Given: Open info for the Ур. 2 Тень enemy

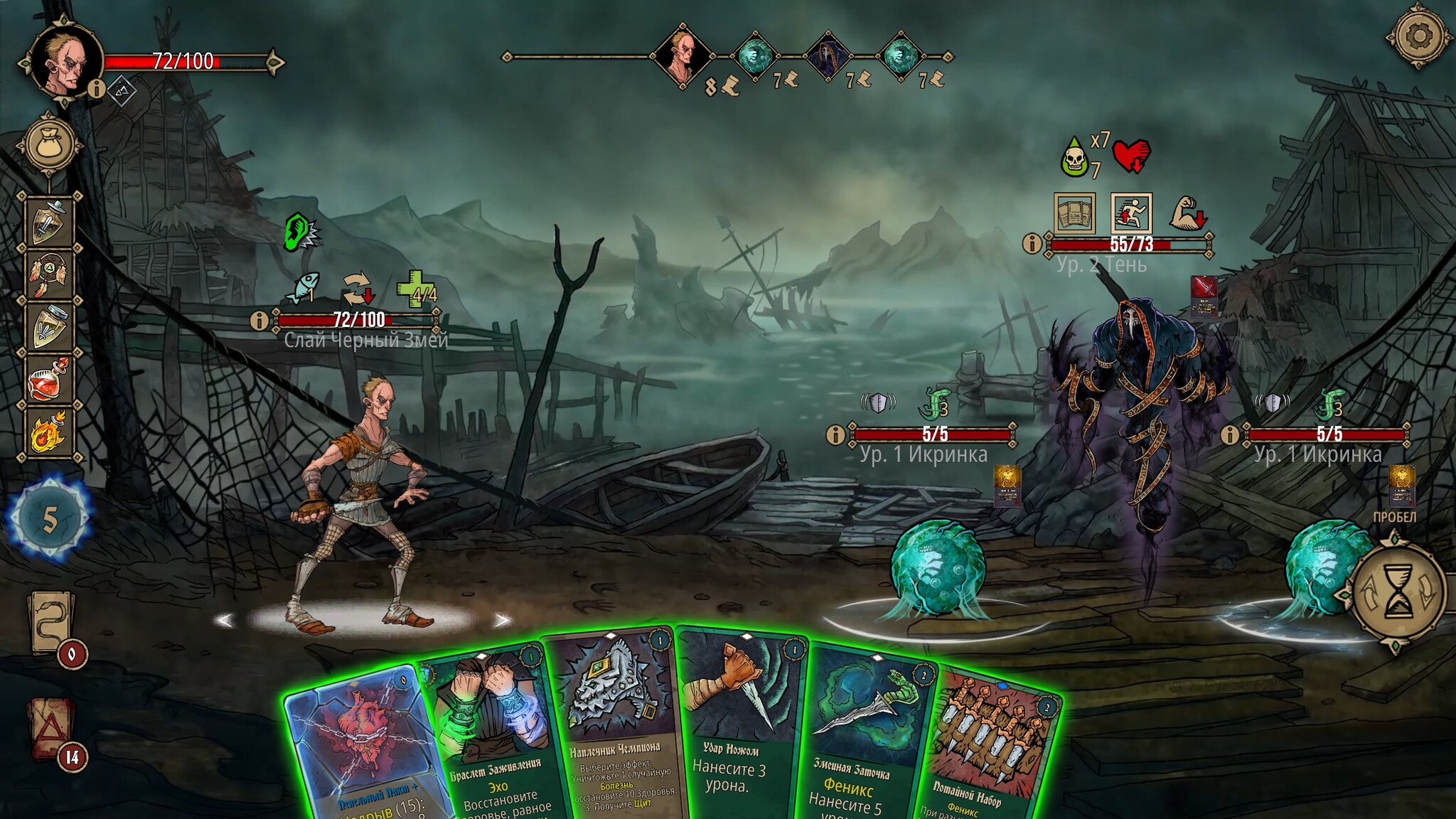Looking at the screenshot, I should pyautogui.click(x=1032, y=244).
